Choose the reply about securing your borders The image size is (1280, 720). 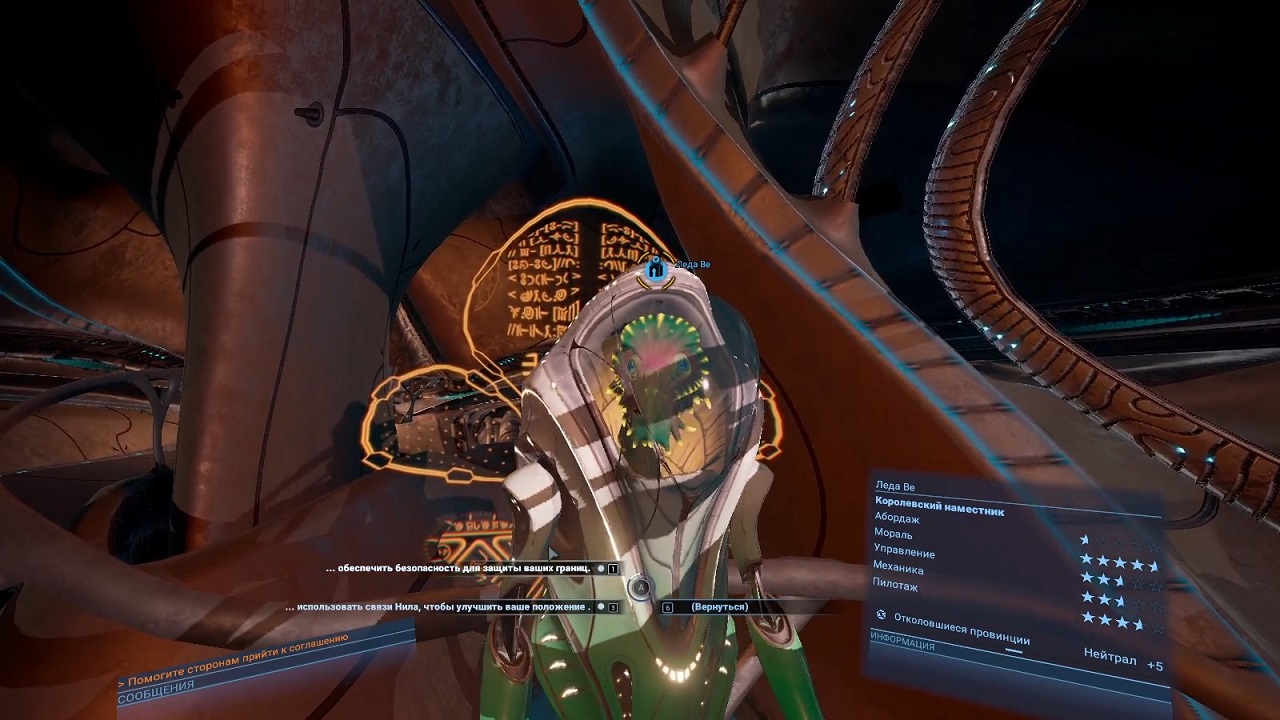[459, 568]
